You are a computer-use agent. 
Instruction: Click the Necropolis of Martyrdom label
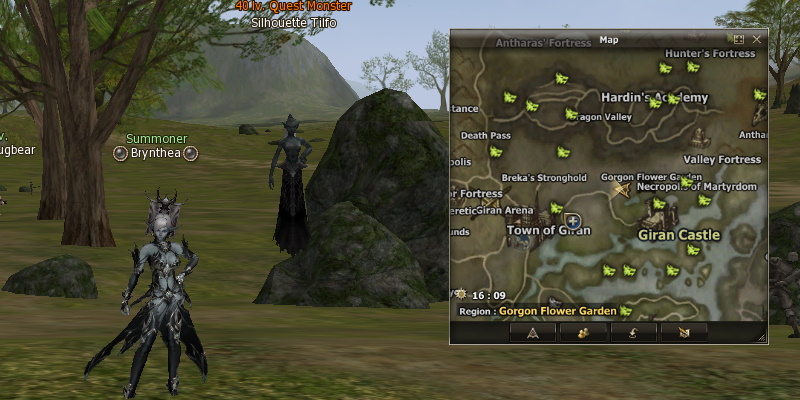(x=696, y=187)
